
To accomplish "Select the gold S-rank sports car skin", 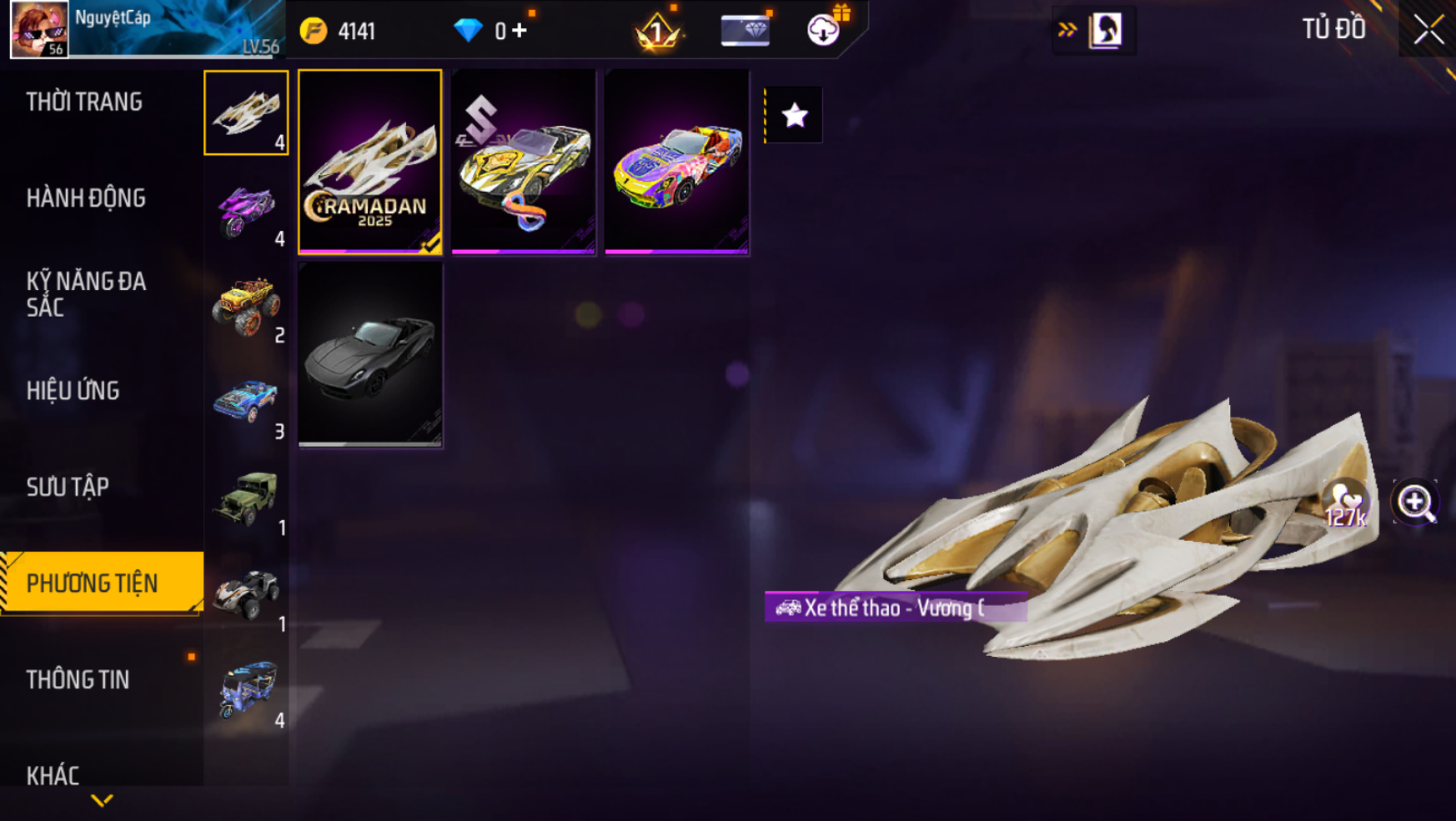I will [524, 162].
